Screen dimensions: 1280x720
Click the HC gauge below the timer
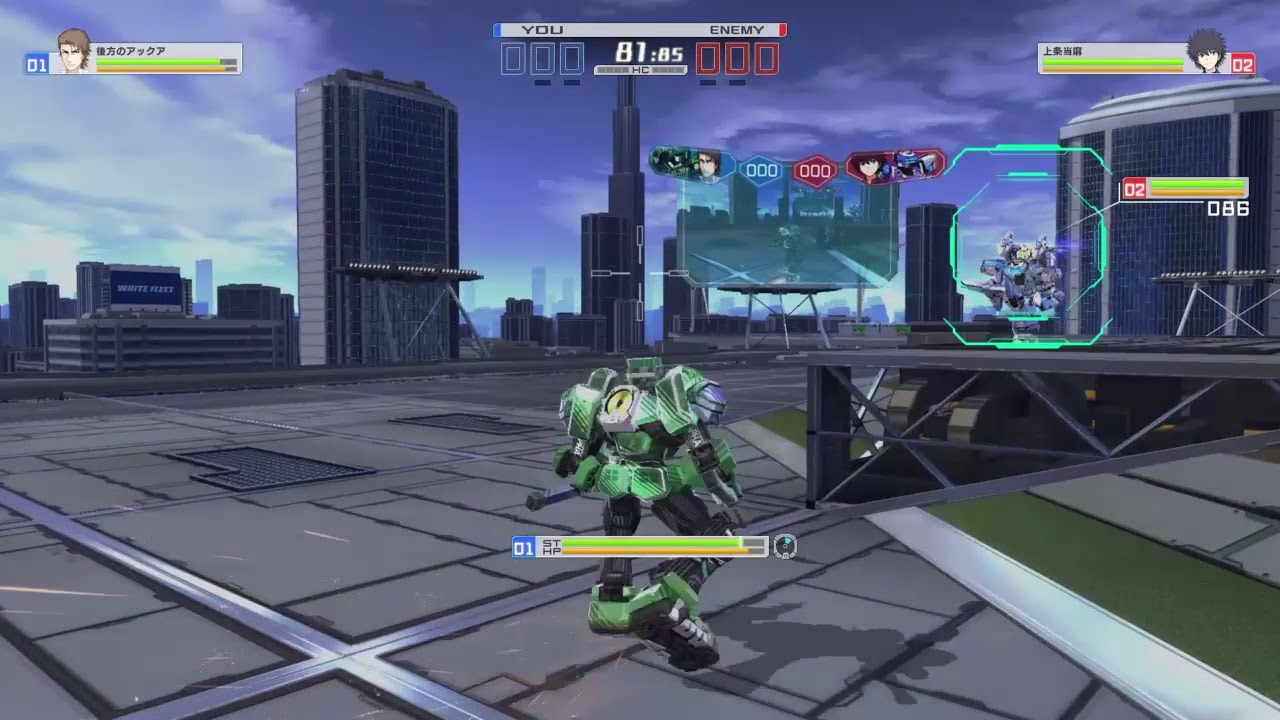(640, 68)
